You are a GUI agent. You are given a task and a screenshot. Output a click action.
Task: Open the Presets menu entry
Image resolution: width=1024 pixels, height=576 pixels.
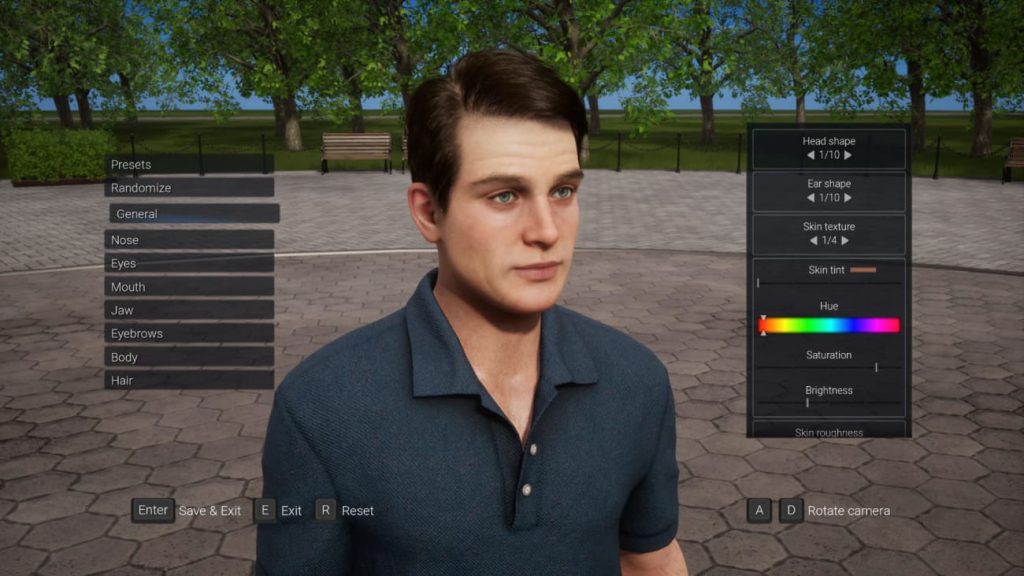coord(188,164)
